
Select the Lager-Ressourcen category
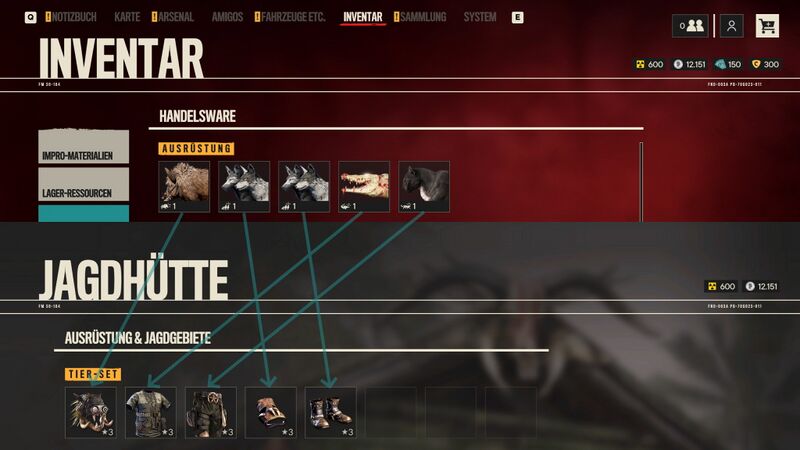84,186
